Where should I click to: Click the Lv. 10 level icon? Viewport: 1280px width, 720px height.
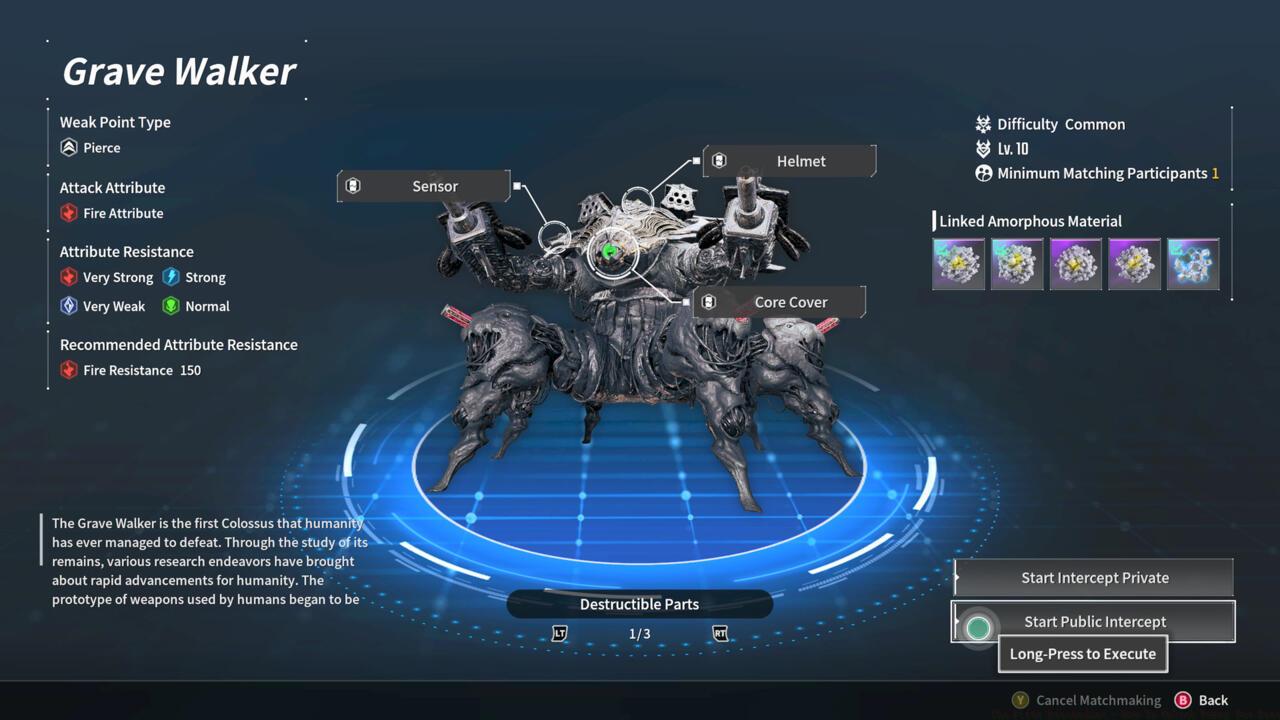tap(982, 148)
